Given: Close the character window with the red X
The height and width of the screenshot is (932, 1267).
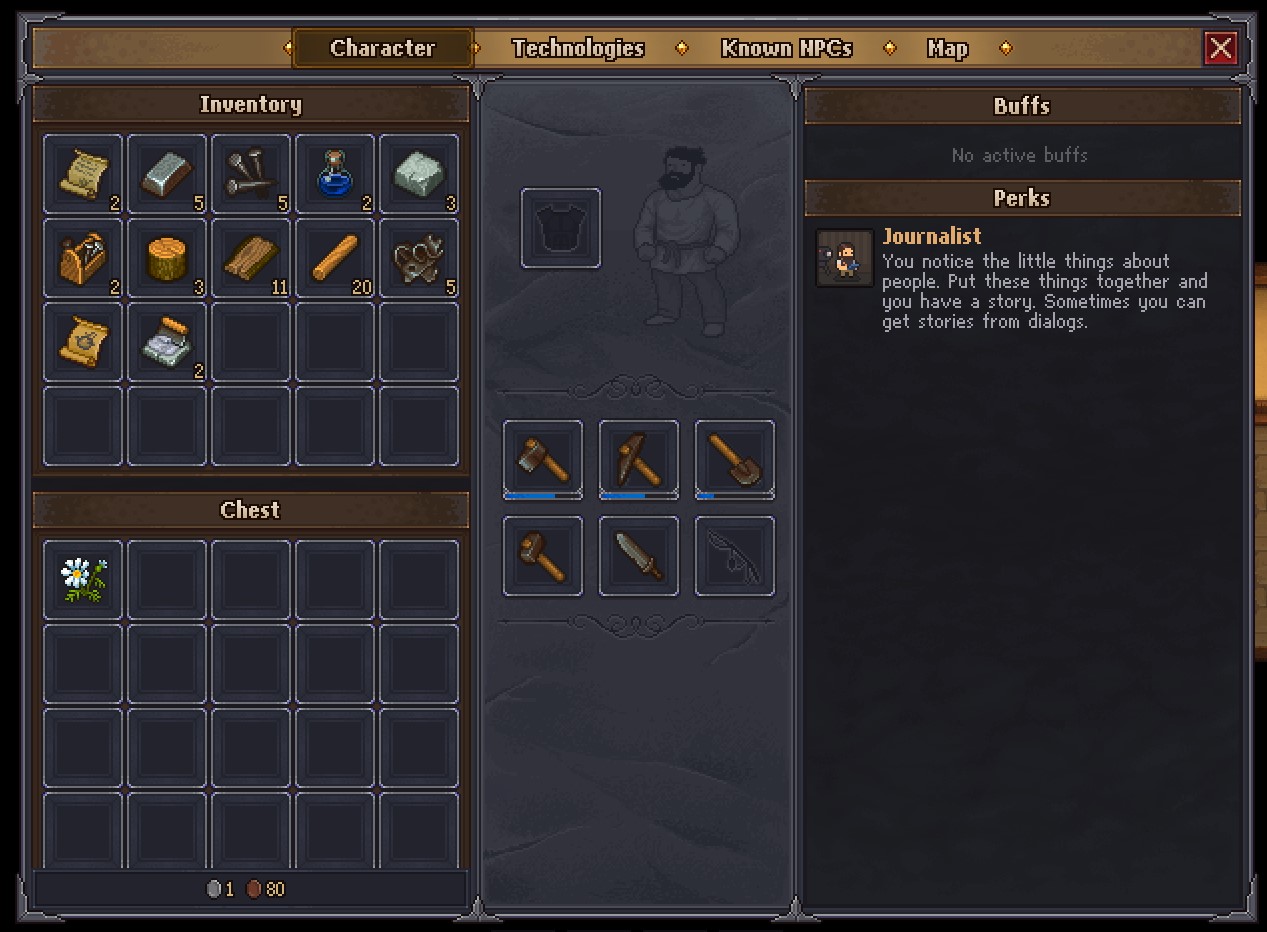Looking at the screenshot, I should tap(1220, 48).
